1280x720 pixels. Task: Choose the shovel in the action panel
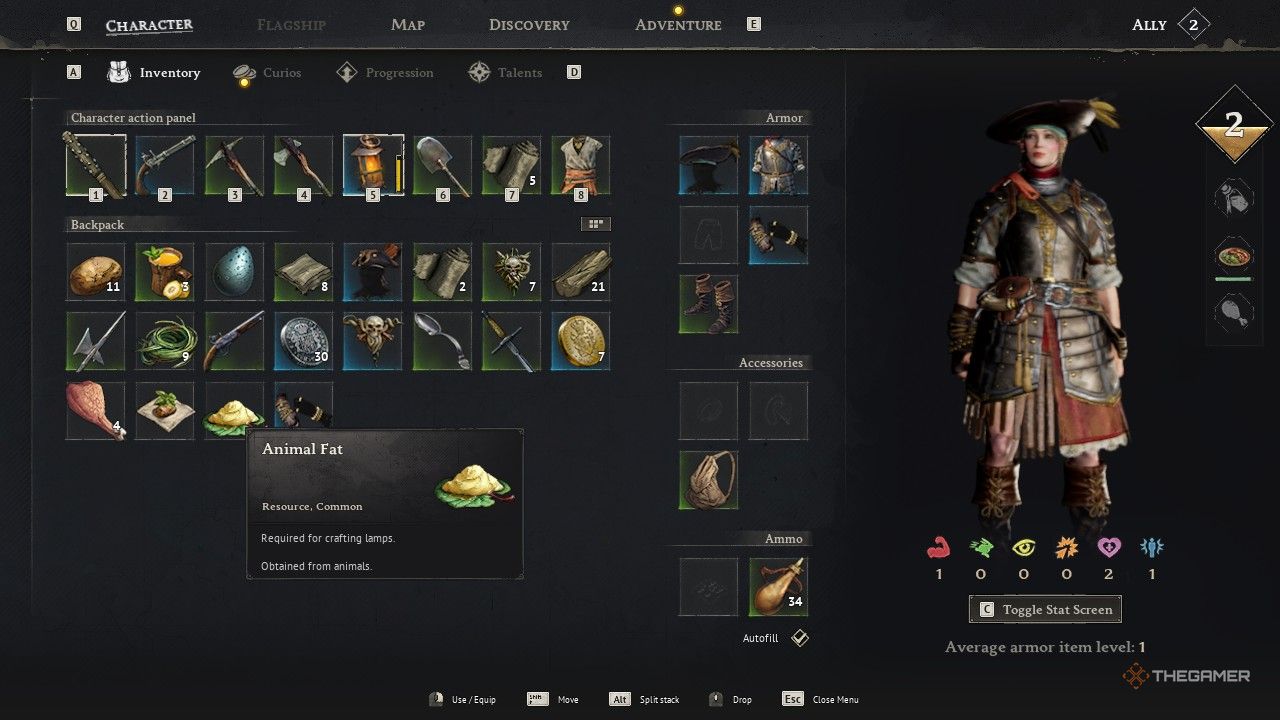(442, 165)
